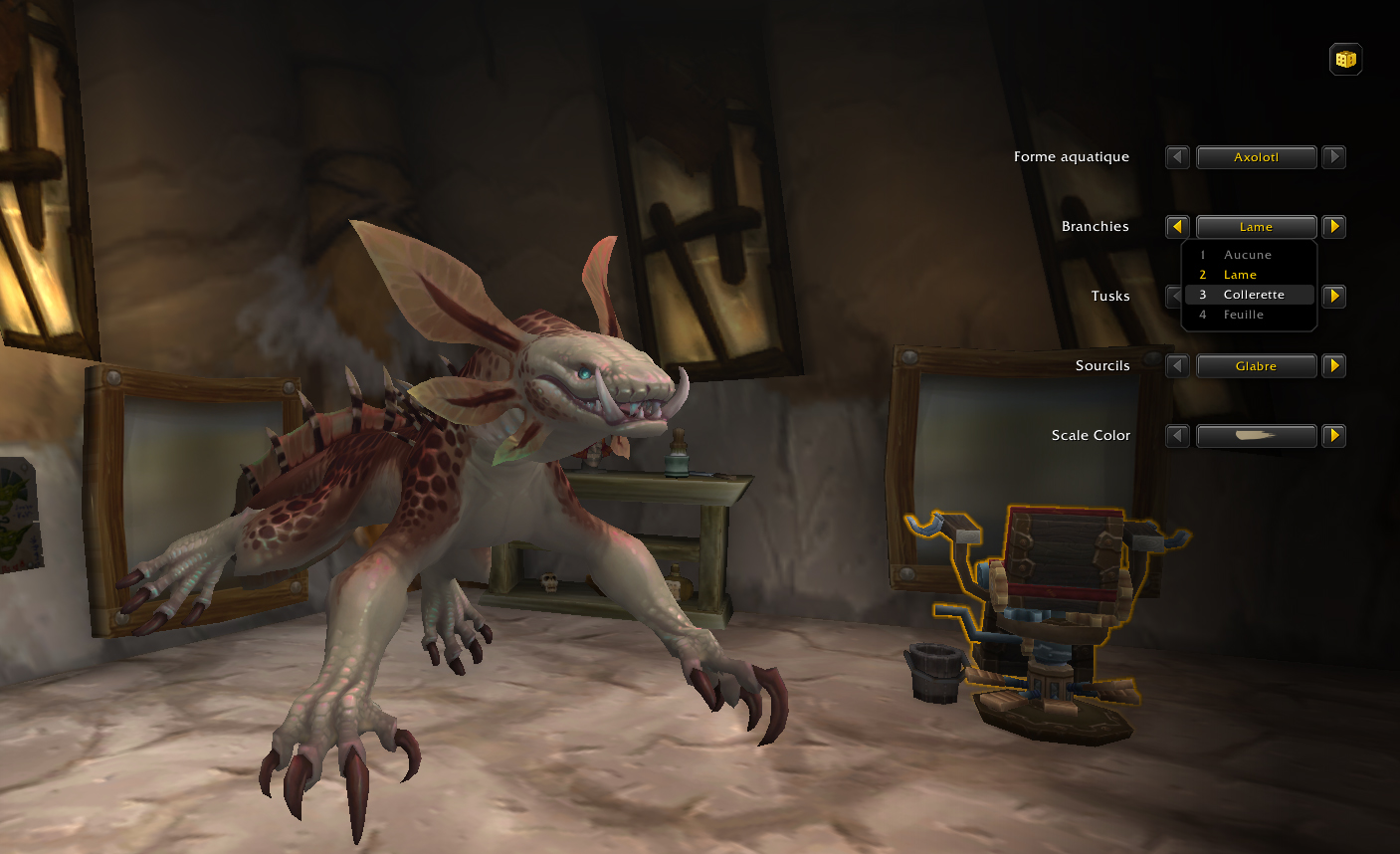Go to next Scale Color

point(1334,436)
